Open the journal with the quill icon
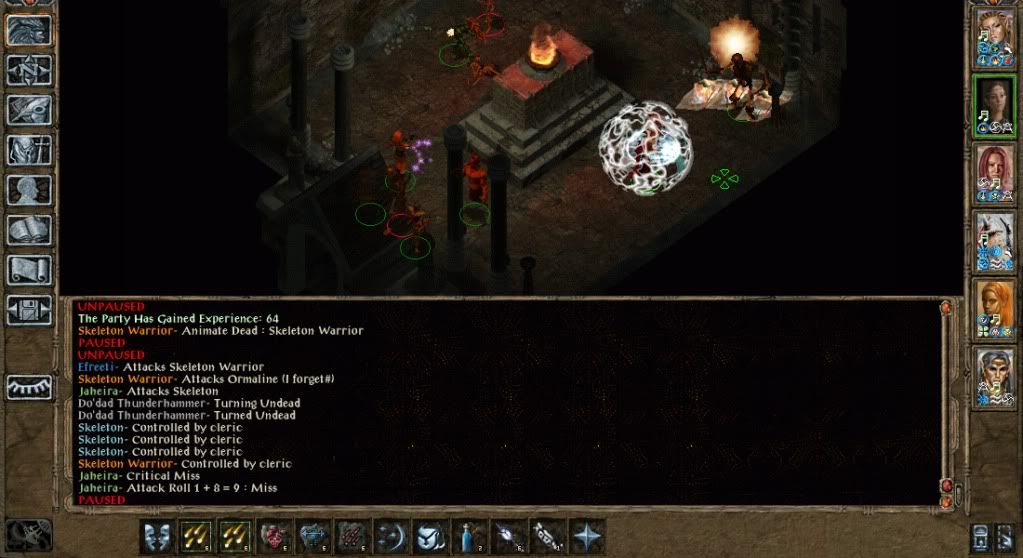Viewport: 1023px width, 558px height. (x=29, y=109)
